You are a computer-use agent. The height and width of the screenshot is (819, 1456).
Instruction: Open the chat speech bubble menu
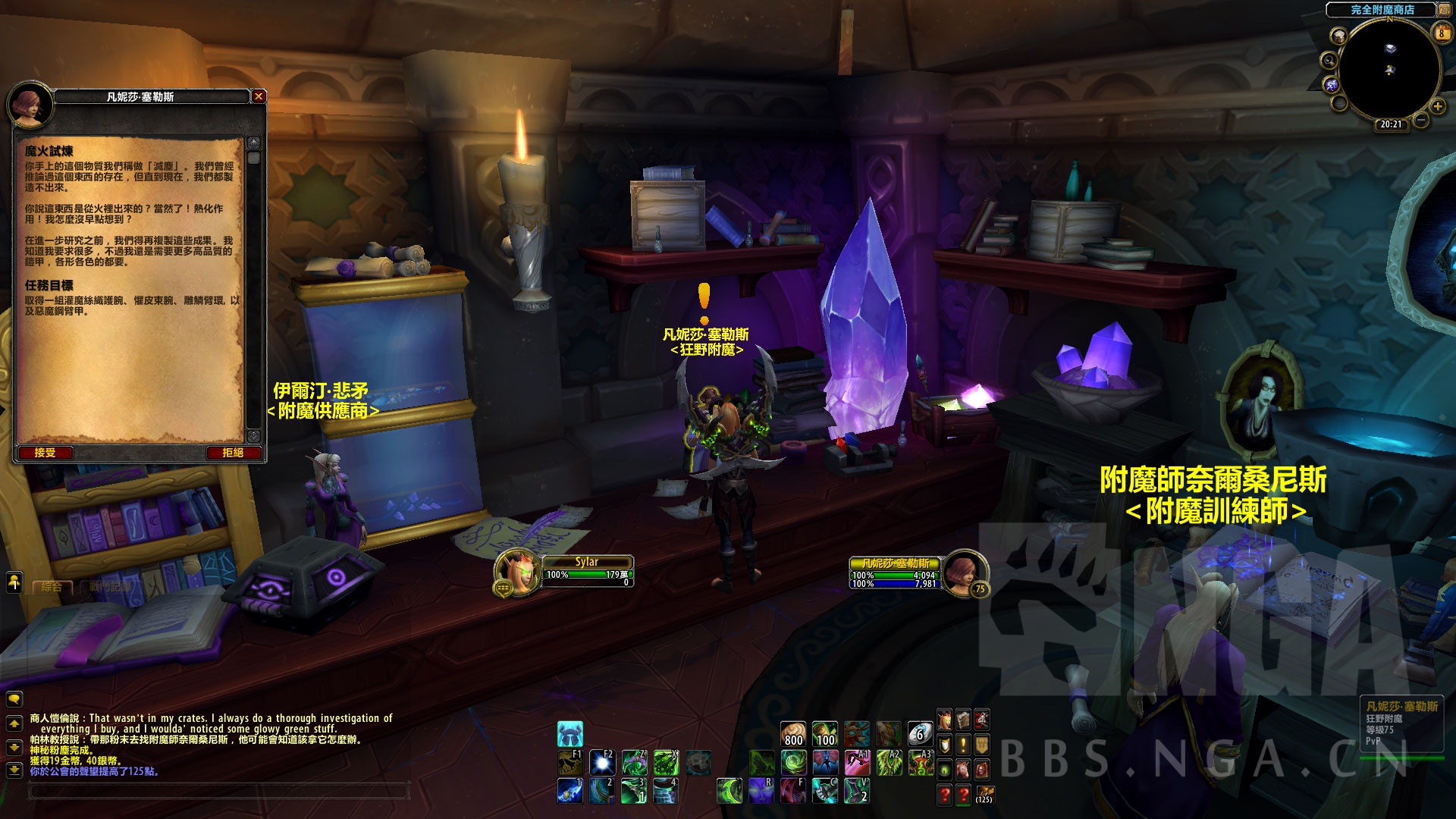14,699
